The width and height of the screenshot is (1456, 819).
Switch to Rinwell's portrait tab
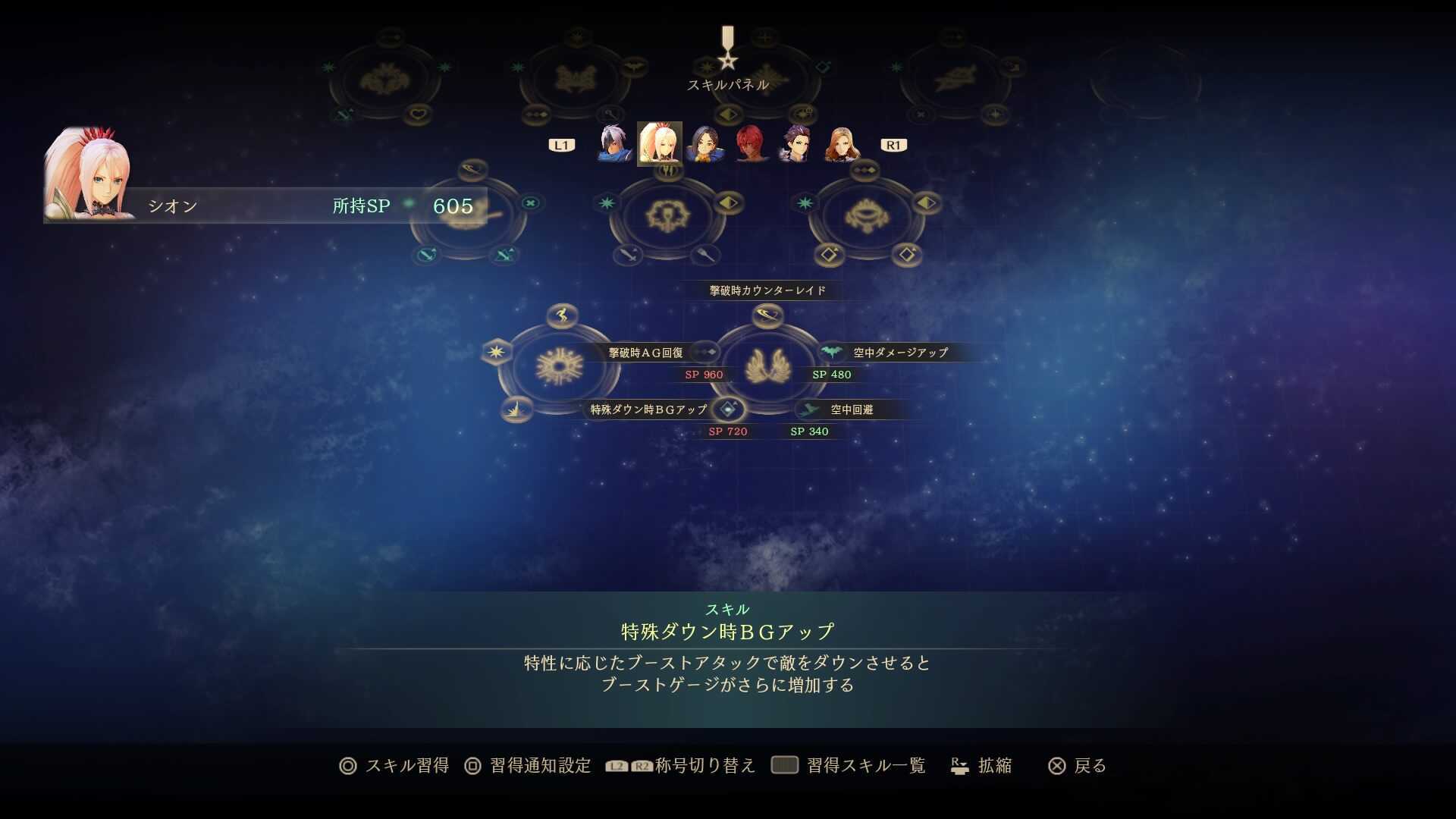[707, 143]
